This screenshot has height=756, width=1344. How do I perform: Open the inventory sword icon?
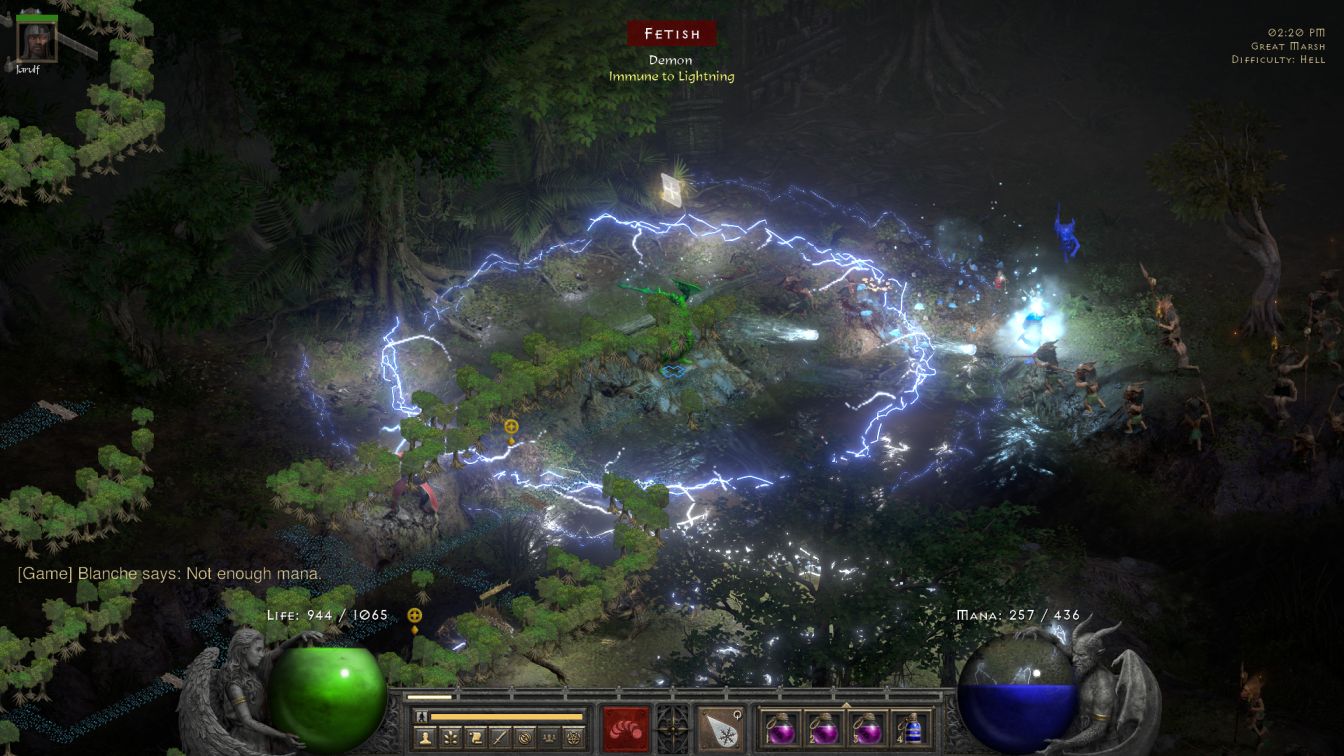pyautogui.click(x=499, y=738)
